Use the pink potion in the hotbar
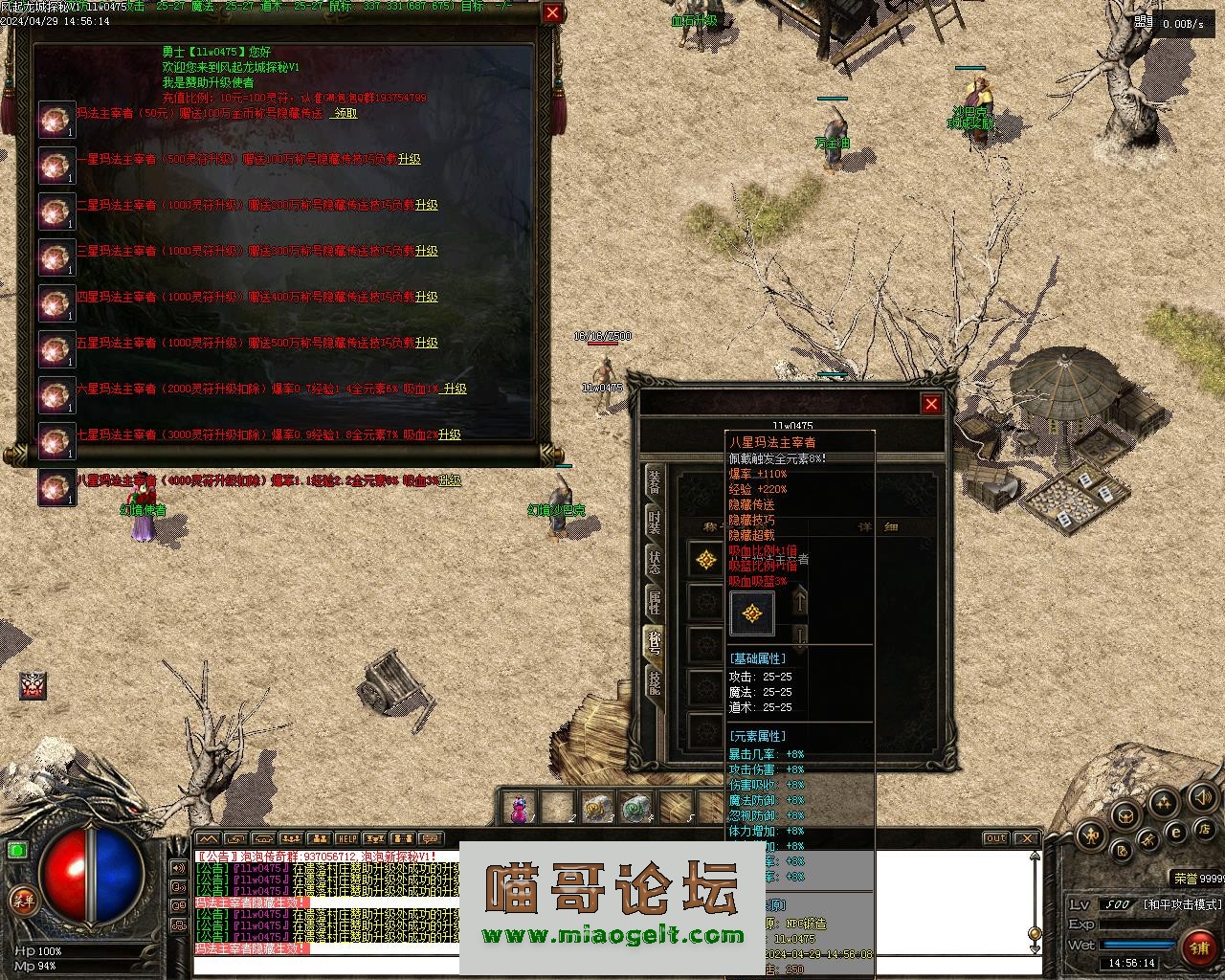 tap(519, 809)
